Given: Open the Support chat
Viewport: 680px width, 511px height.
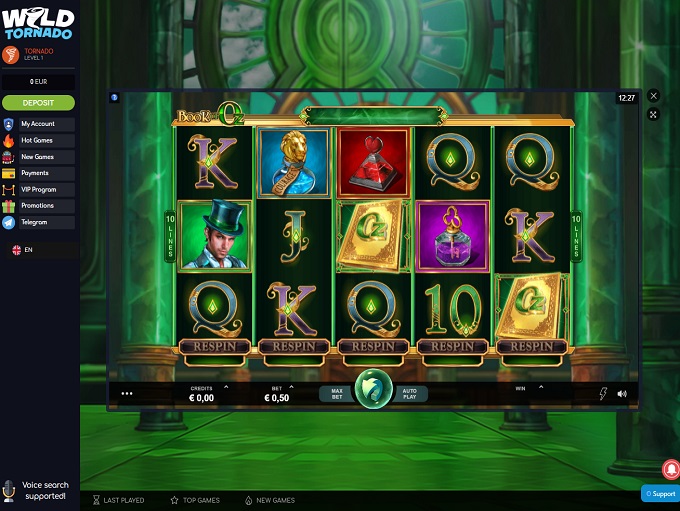Looking at the screenshot, I should pyautogui.click(x=660, y=494).
